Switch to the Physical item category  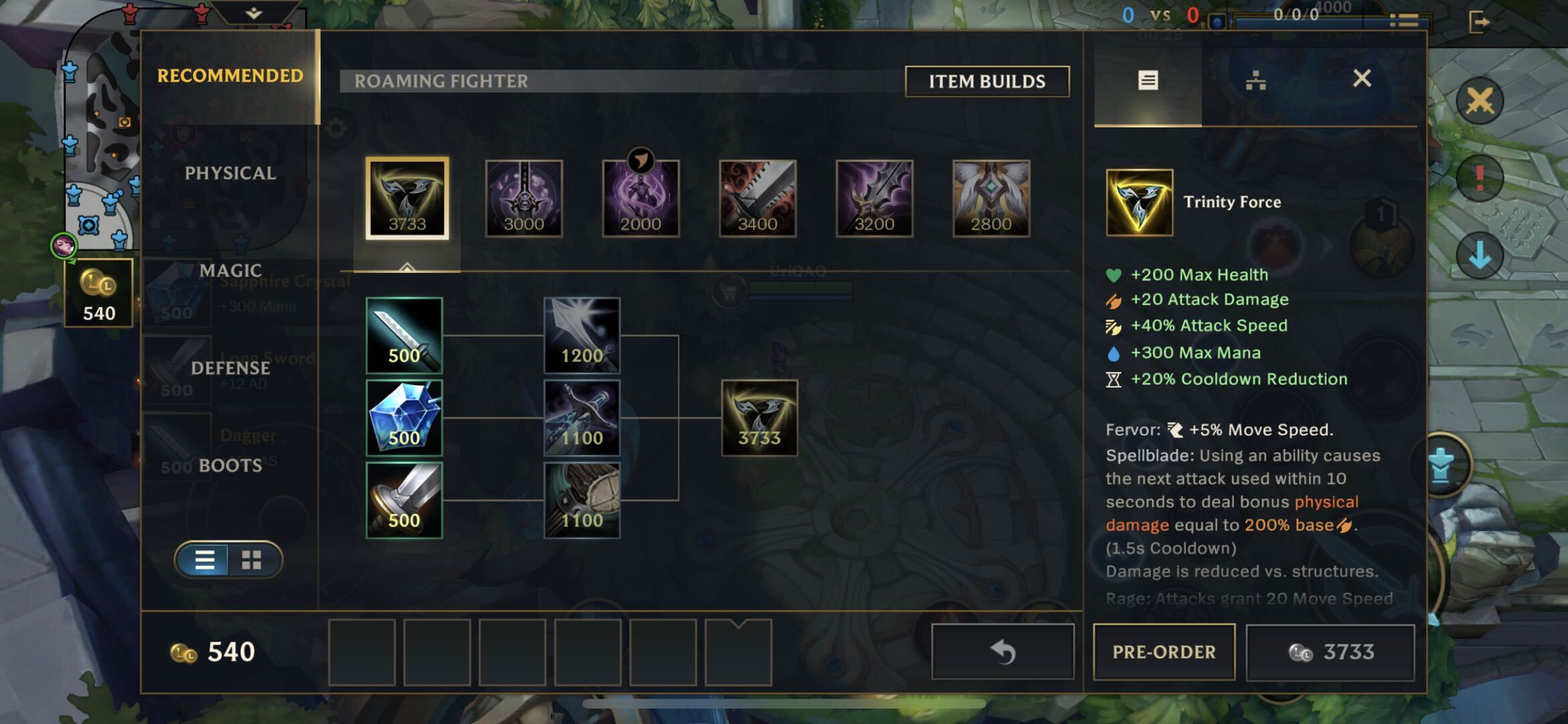coord(230,173)
